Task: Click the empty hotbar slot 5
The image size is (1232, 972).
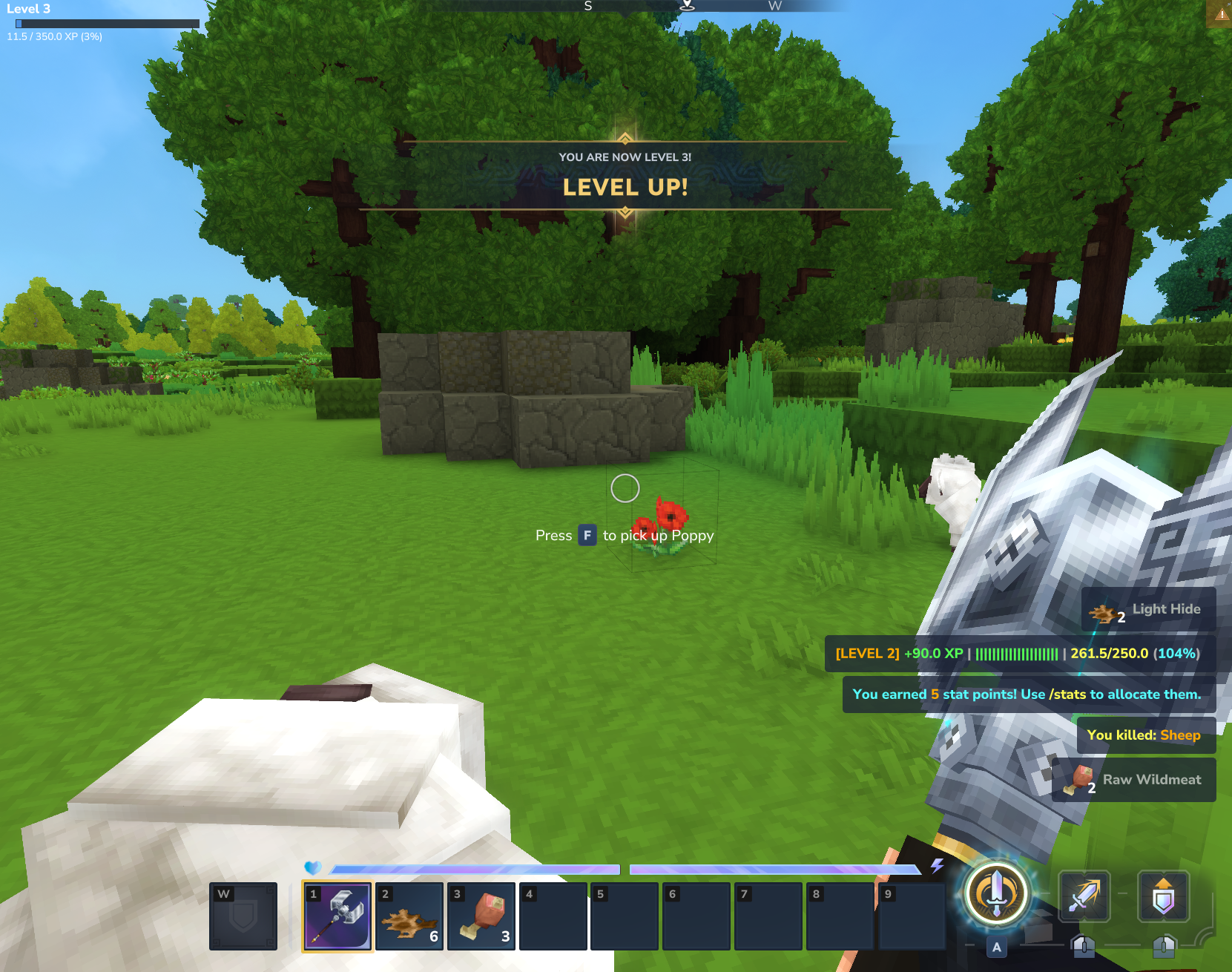Action: click(624, 916)
